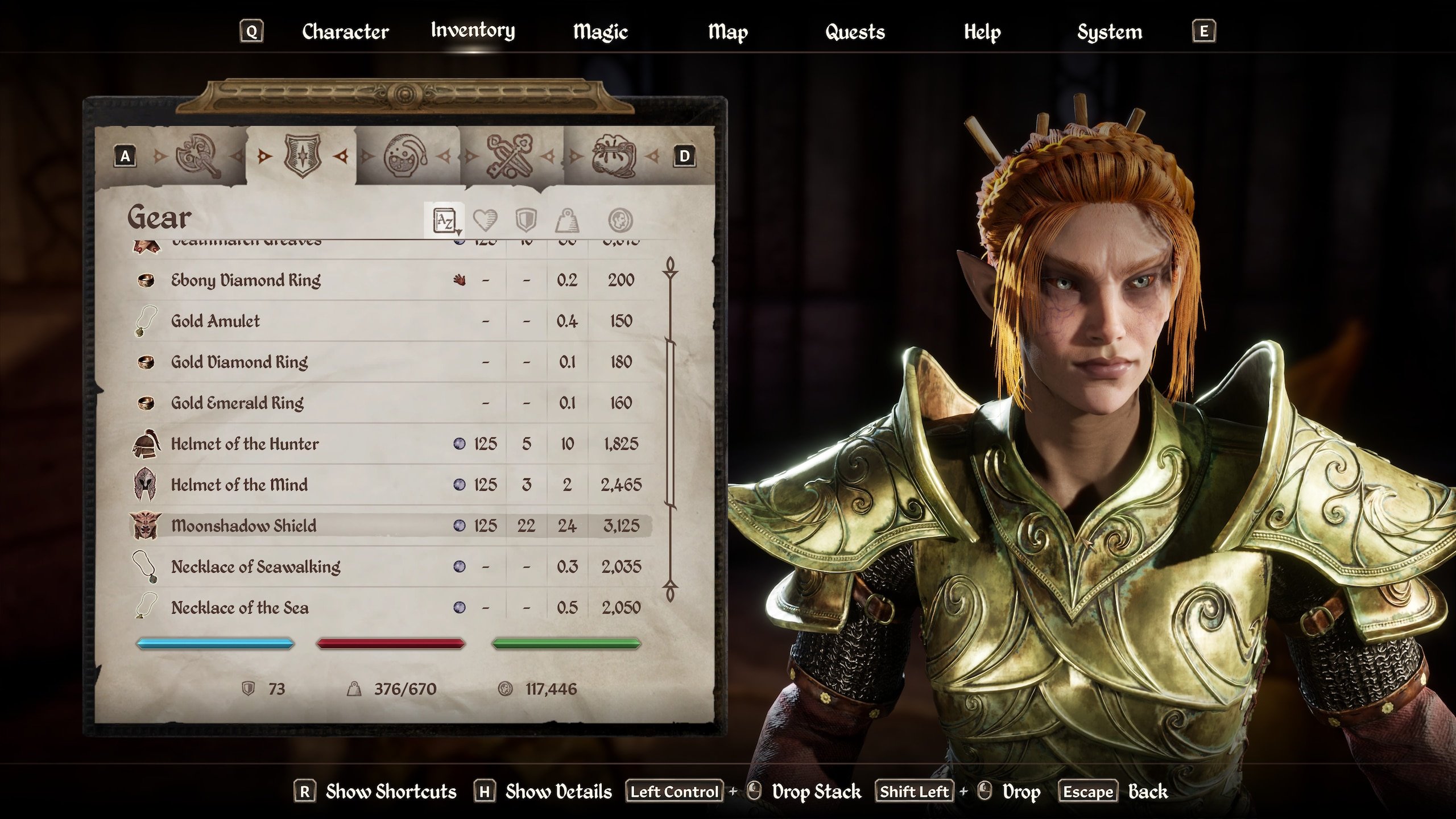Image resolution: width=1456 pixels, height=819 pixels.
Task: Sort gear by heart condition icon
Action: (485, 220)
